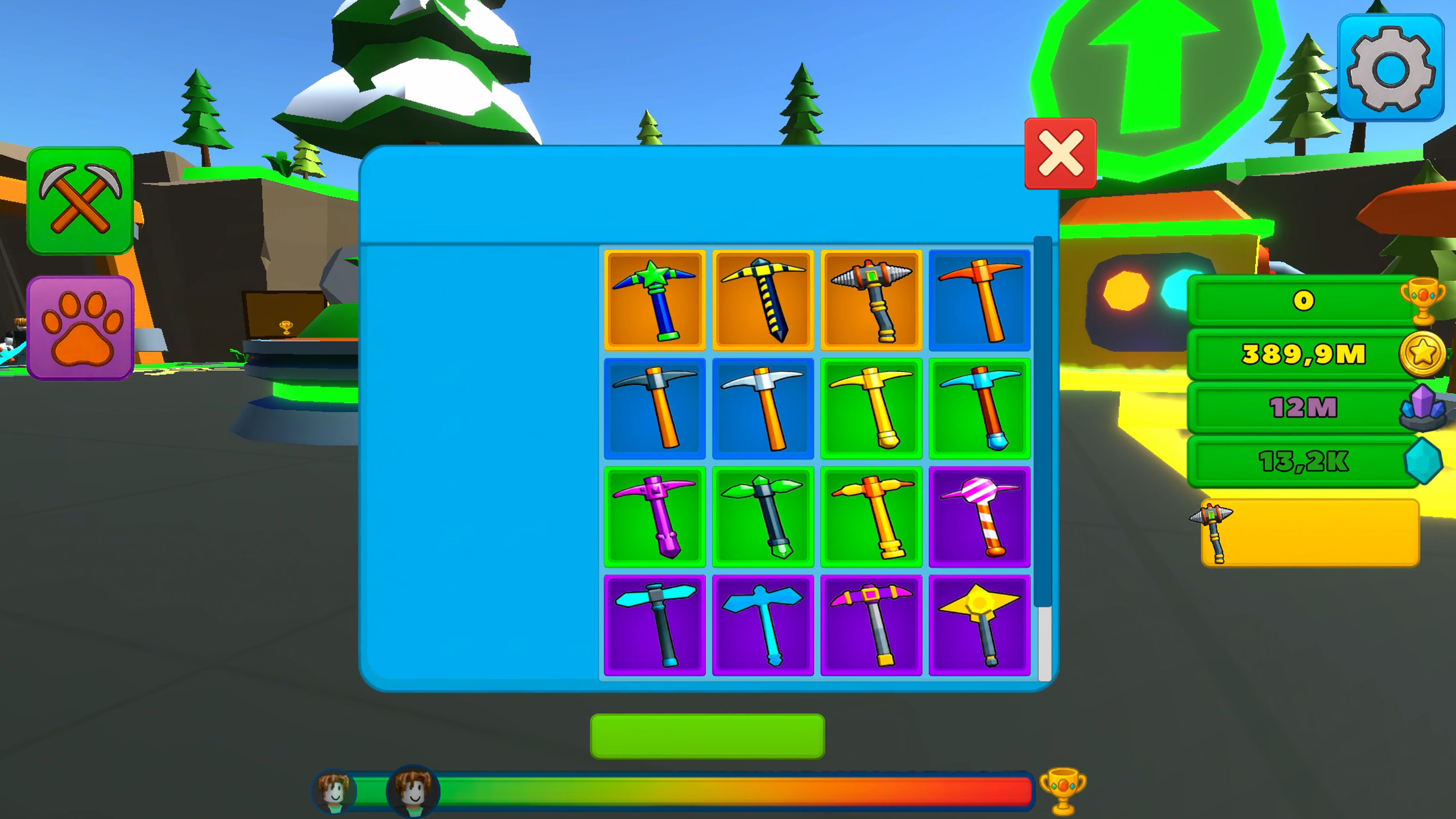Image resolution: width=1456 pixels, height=819 pixels.
Task: Select the yellow-striped black pickaxe
Action: 763,299
